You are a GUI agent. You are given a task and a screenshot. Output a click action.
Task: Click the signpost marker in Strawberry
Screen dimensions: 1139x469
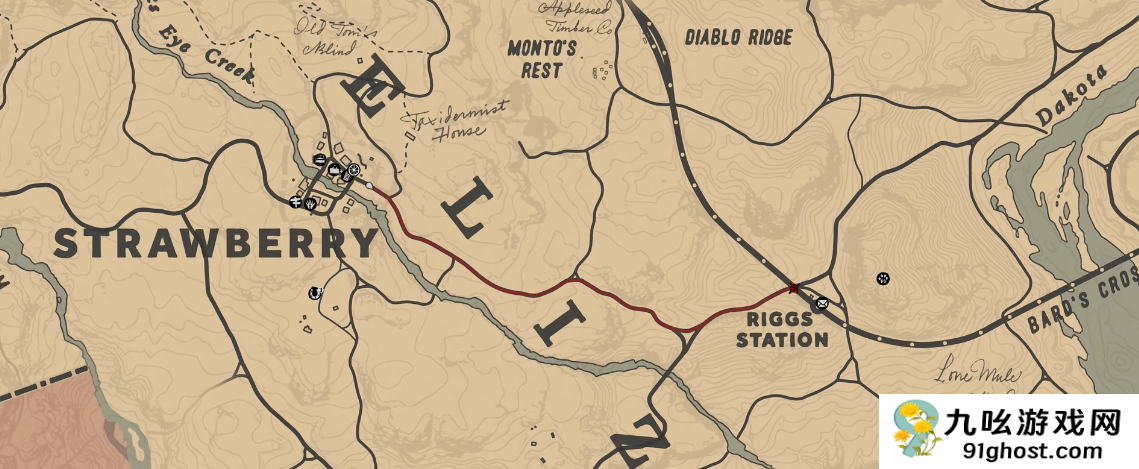[296, 202]
